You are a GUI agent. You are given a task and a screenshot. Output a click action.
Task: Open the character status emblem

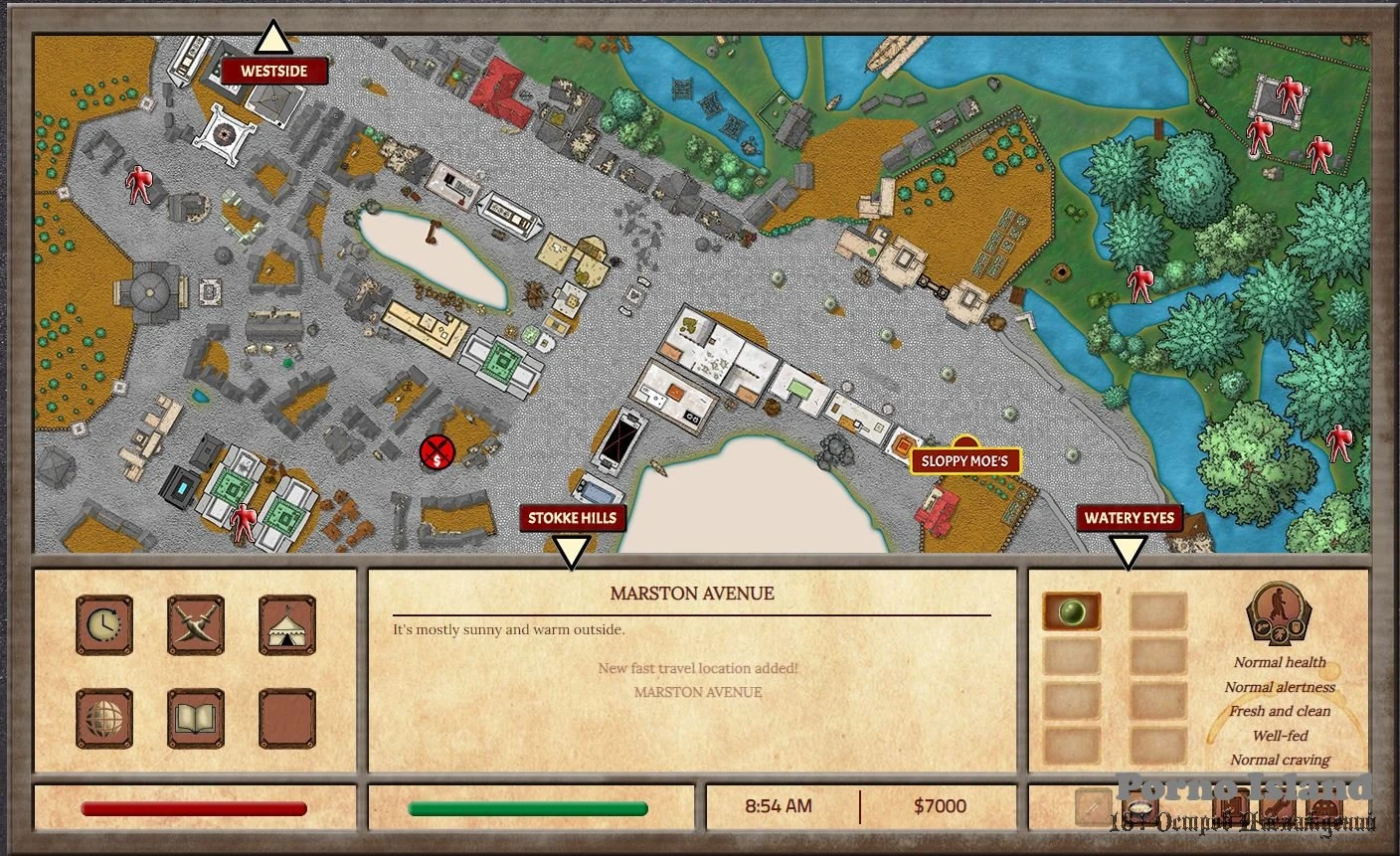pos(1279,615)
